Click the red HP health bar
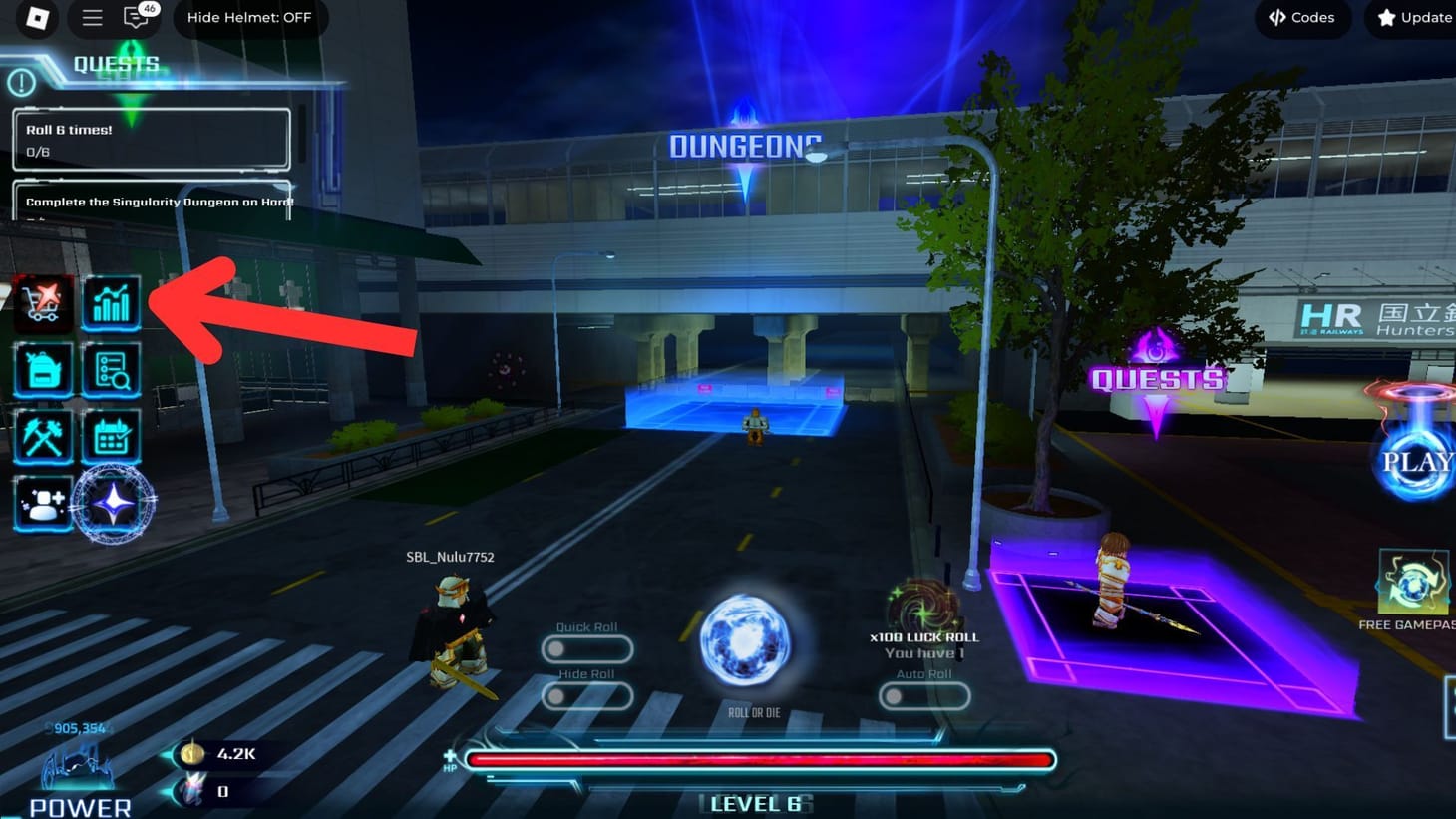The width and height of the screenshot is (1456, 819). [760, 760]
